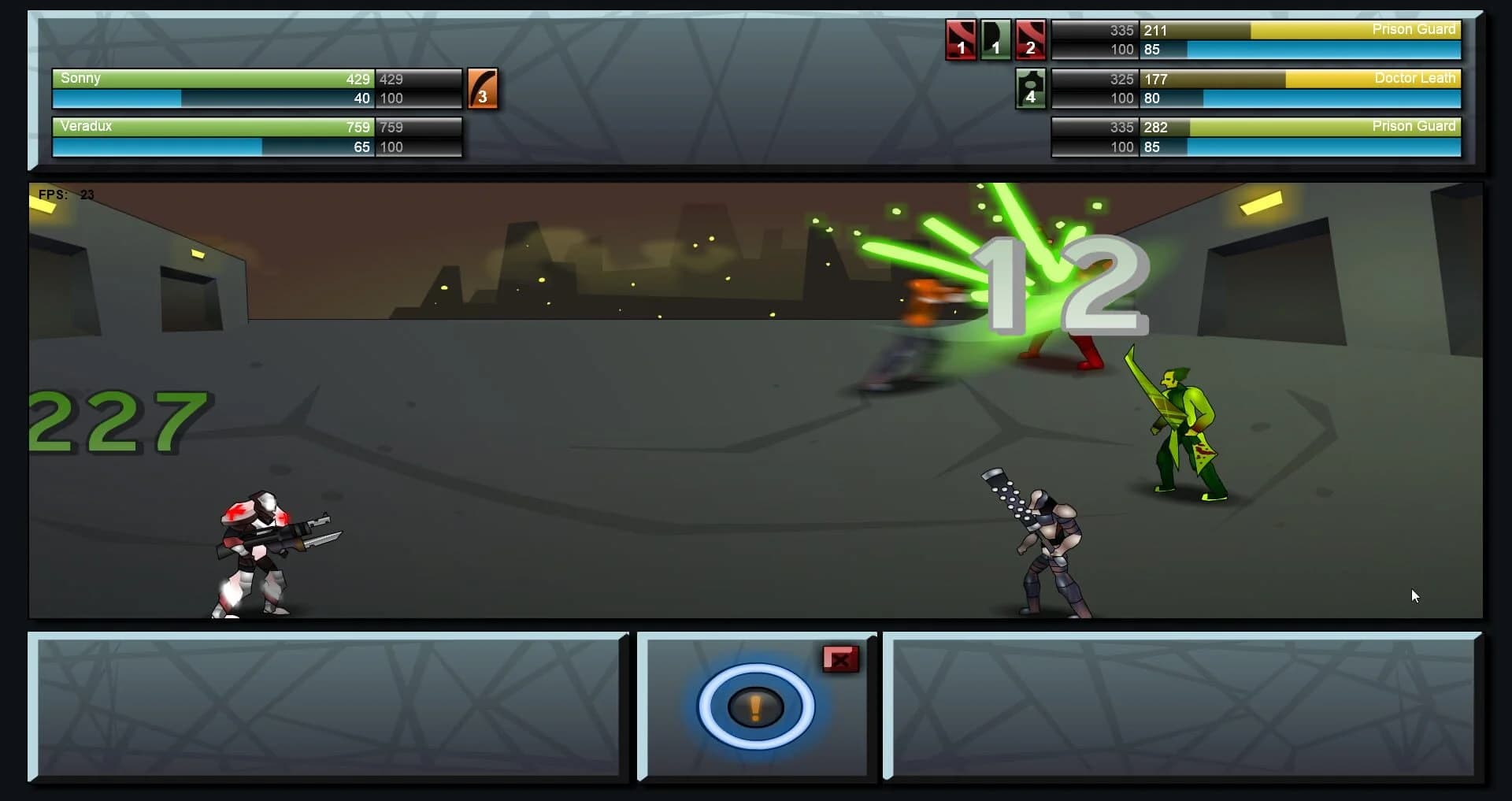Target the first Prison Guard via its nameplate

click(x=1414, y=30)
